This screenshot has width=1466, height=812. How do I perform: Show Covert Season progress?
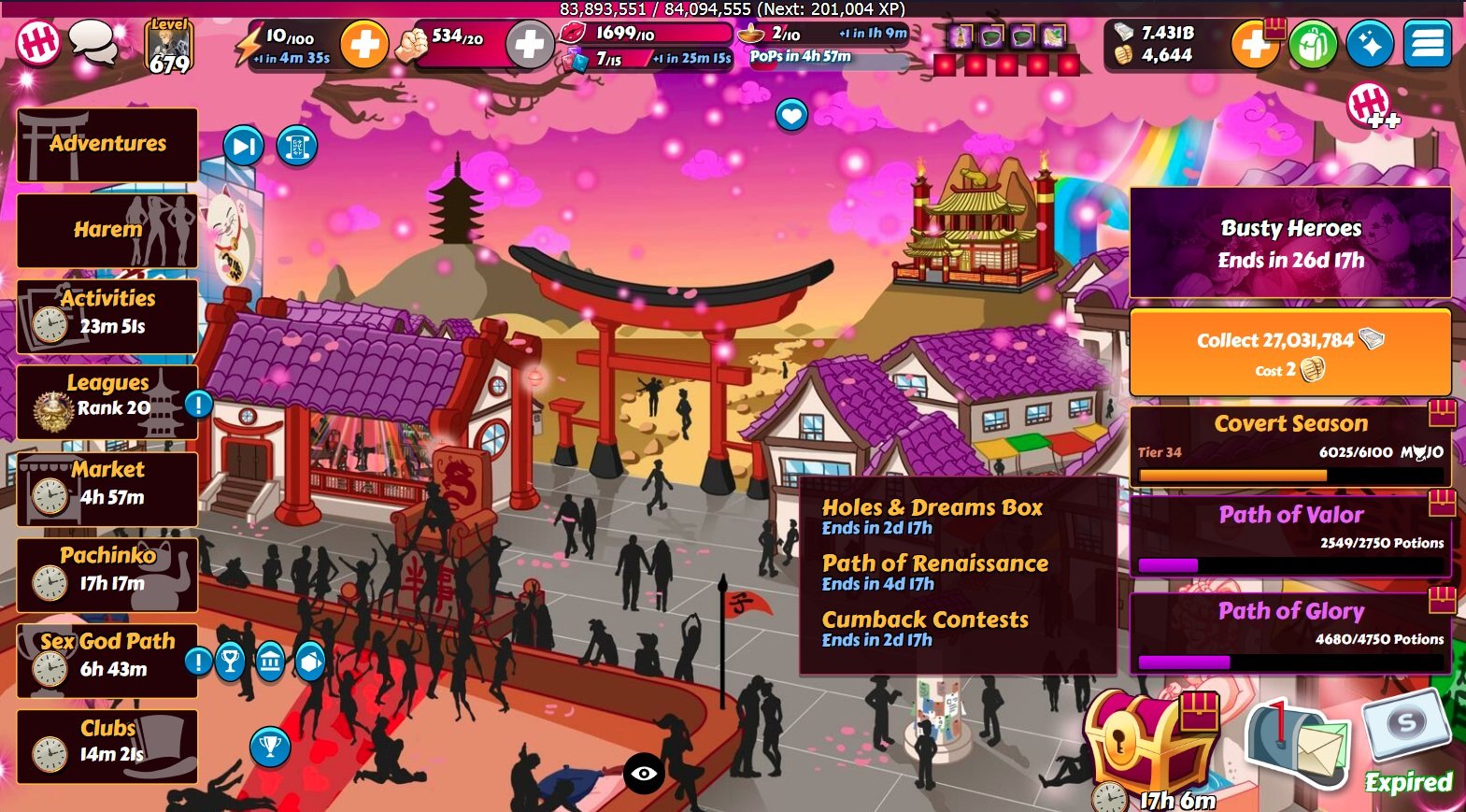[1289, 446]
